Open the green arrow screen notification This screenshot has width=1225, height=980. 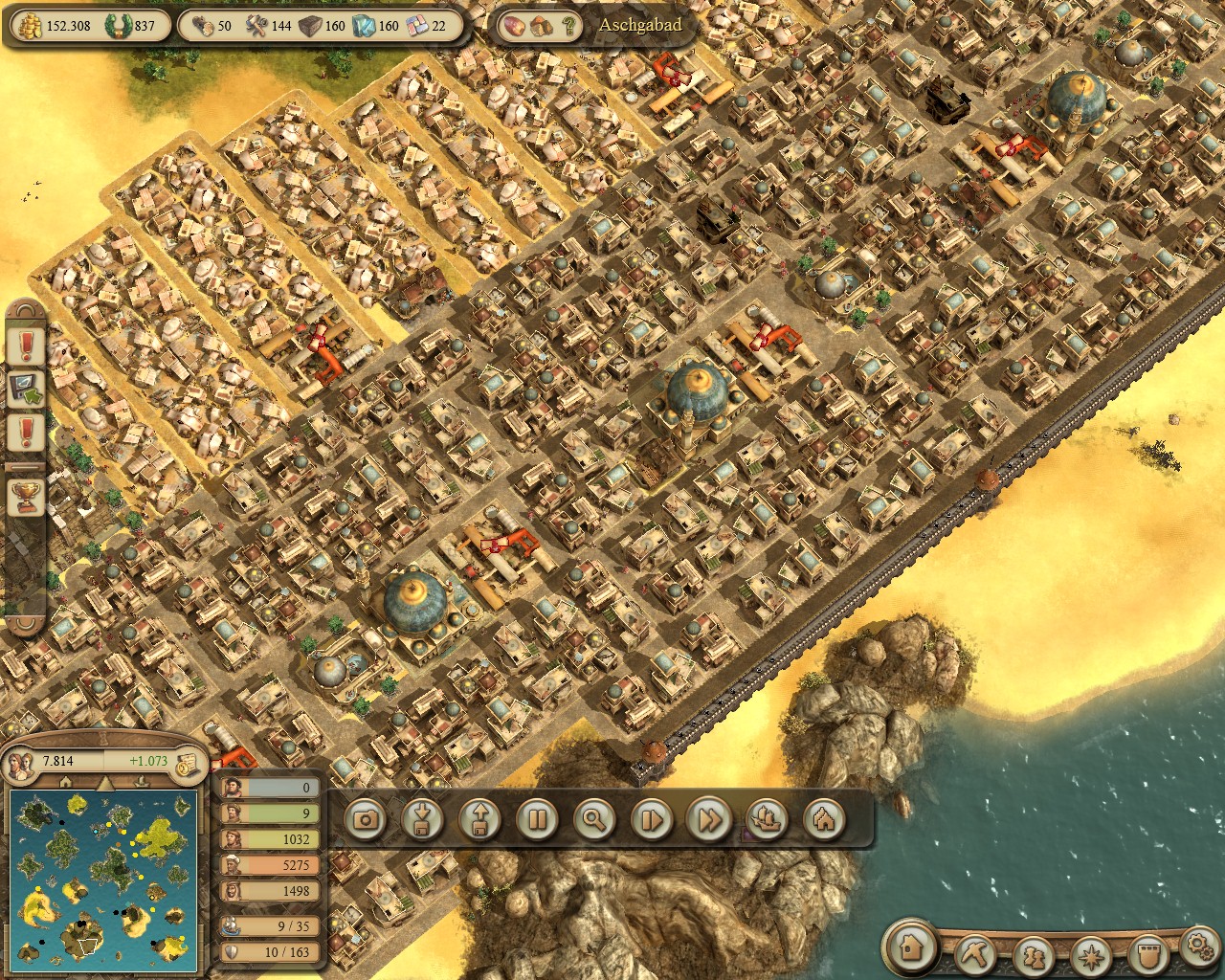[26, 389]
